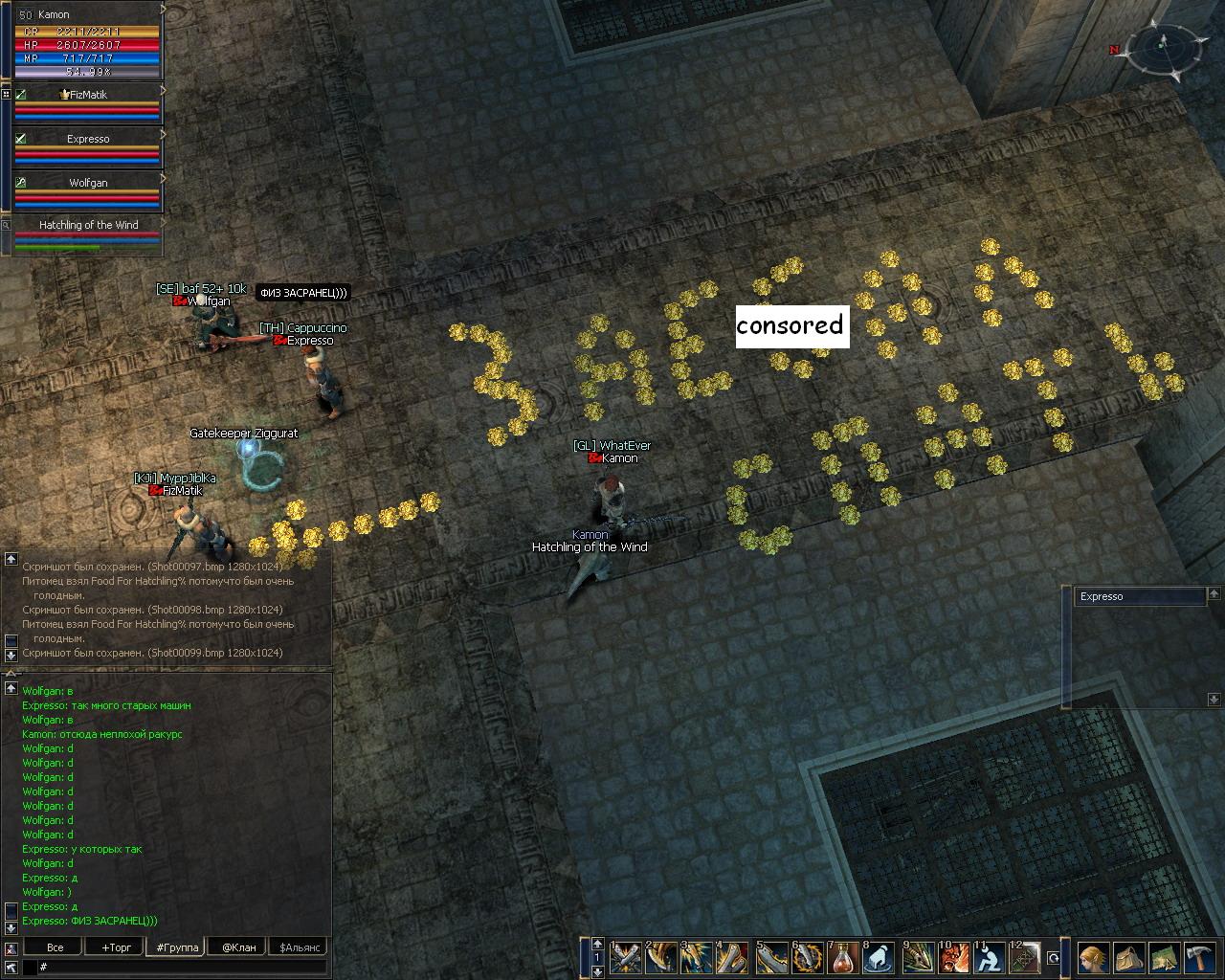Image resolution: width=1225 pixels, height=980 pixels.
Task: Switch to the $Альянс alliance chat tab
Action: [x=299, y=947]
